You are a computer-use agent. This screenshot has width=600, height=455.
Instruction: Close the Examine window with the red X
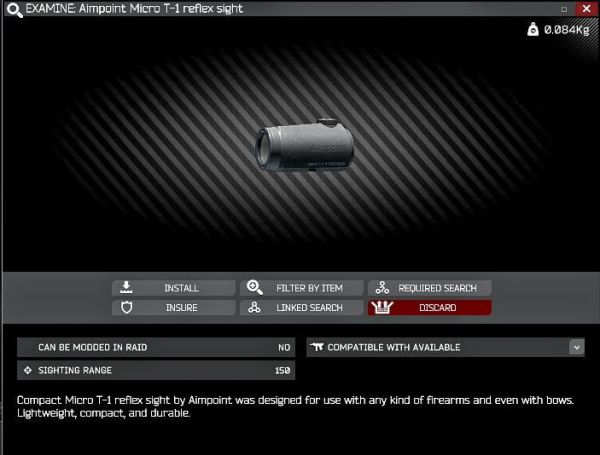click(585, 8)
